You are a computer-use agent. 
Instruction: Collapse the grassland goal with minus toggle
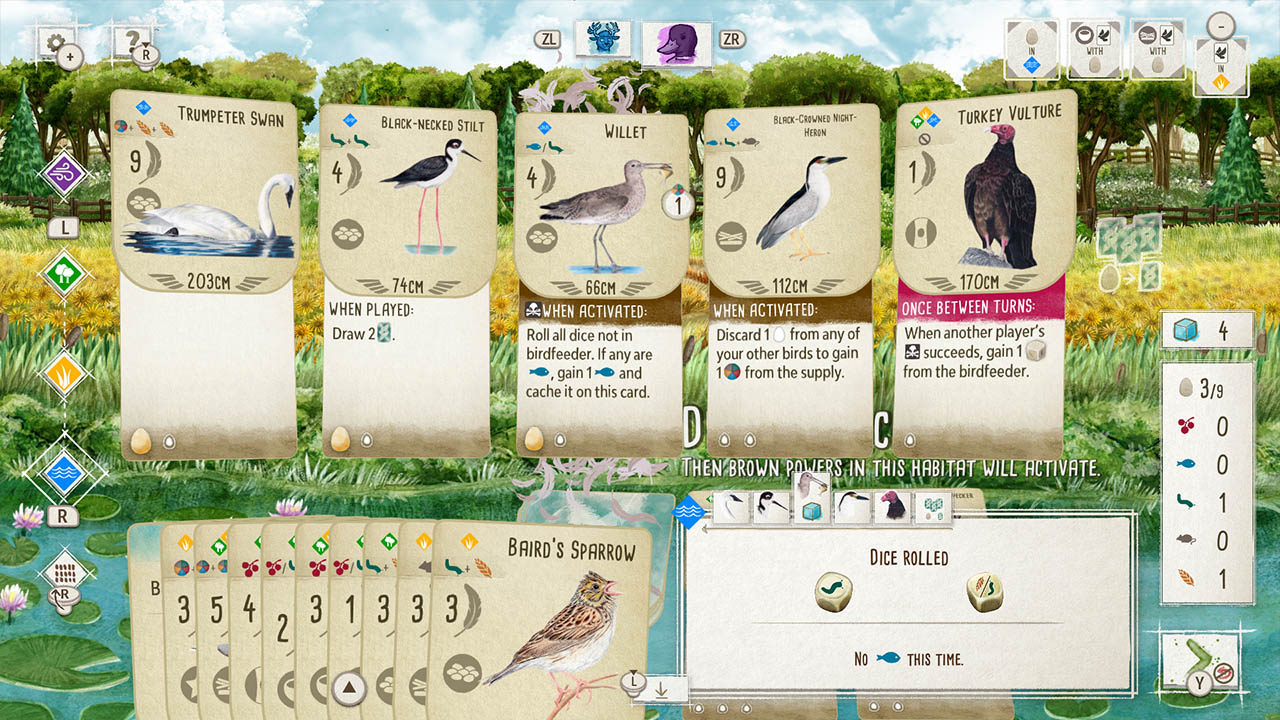pos(1221,27)
